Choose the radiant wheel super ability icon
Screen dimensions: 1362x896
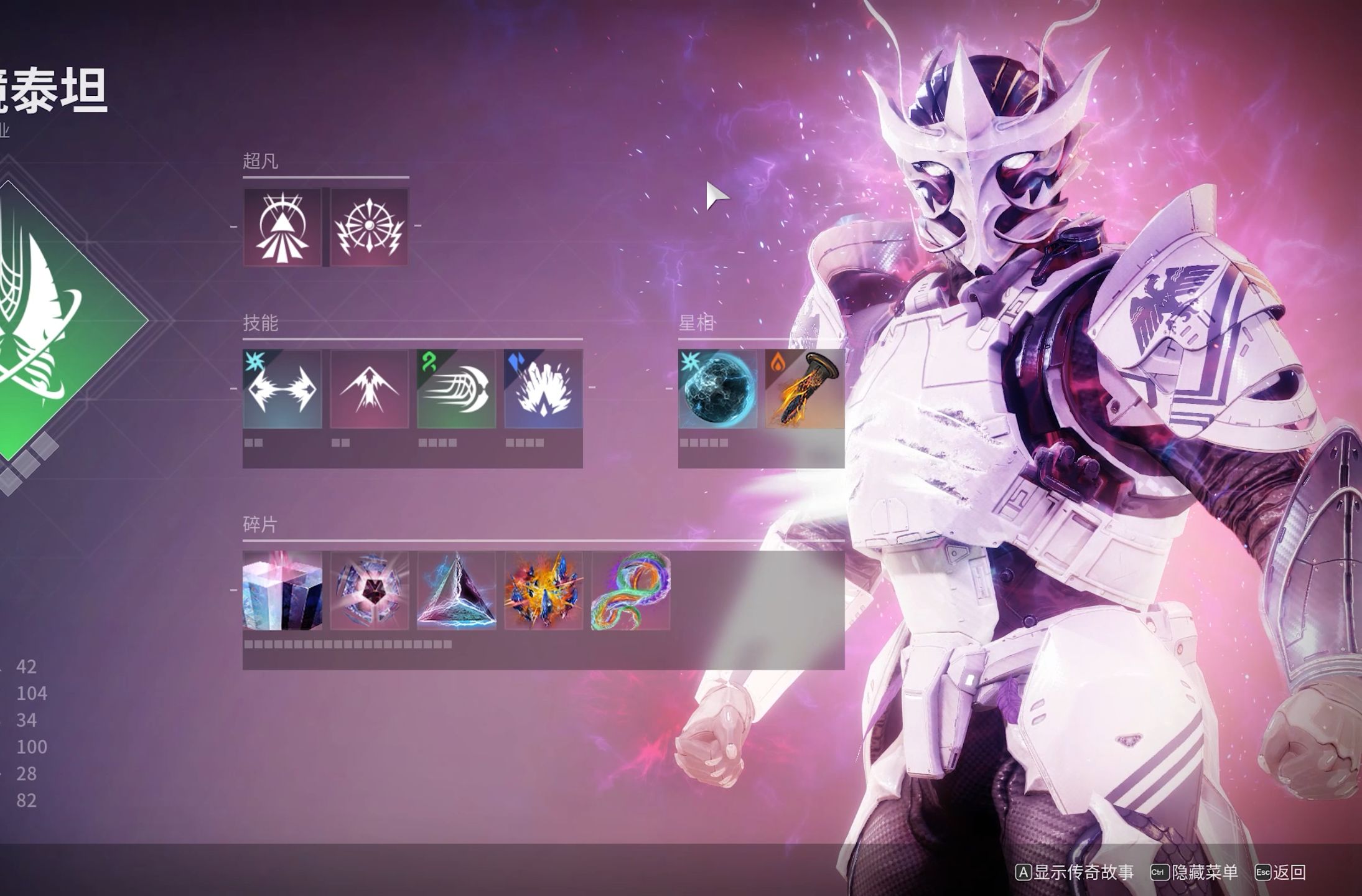pos(370,227)
